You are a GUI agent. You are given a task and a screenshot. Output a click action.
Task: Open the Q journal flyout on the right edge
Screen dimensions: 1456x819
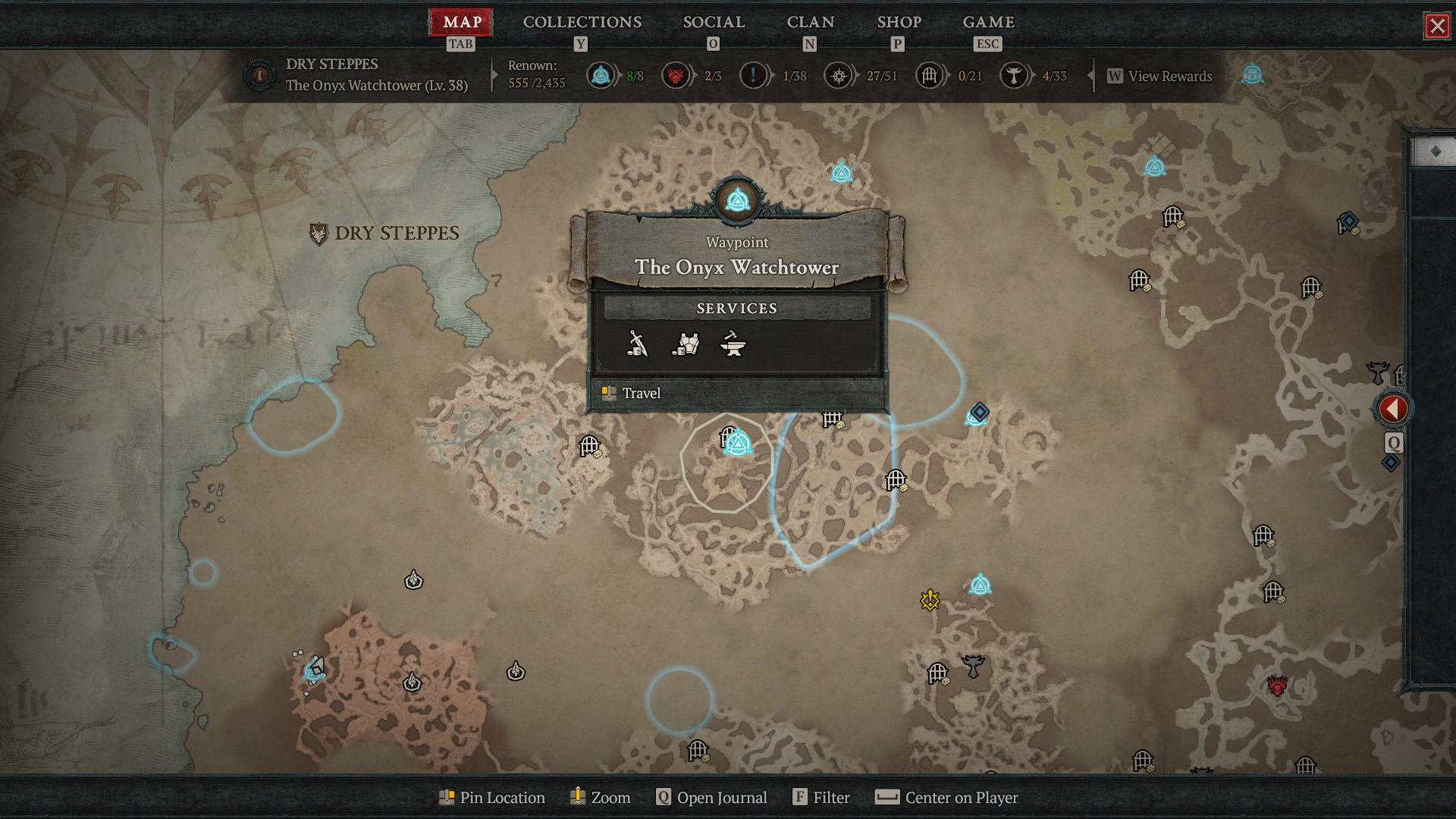click(x=1394, y=443)
